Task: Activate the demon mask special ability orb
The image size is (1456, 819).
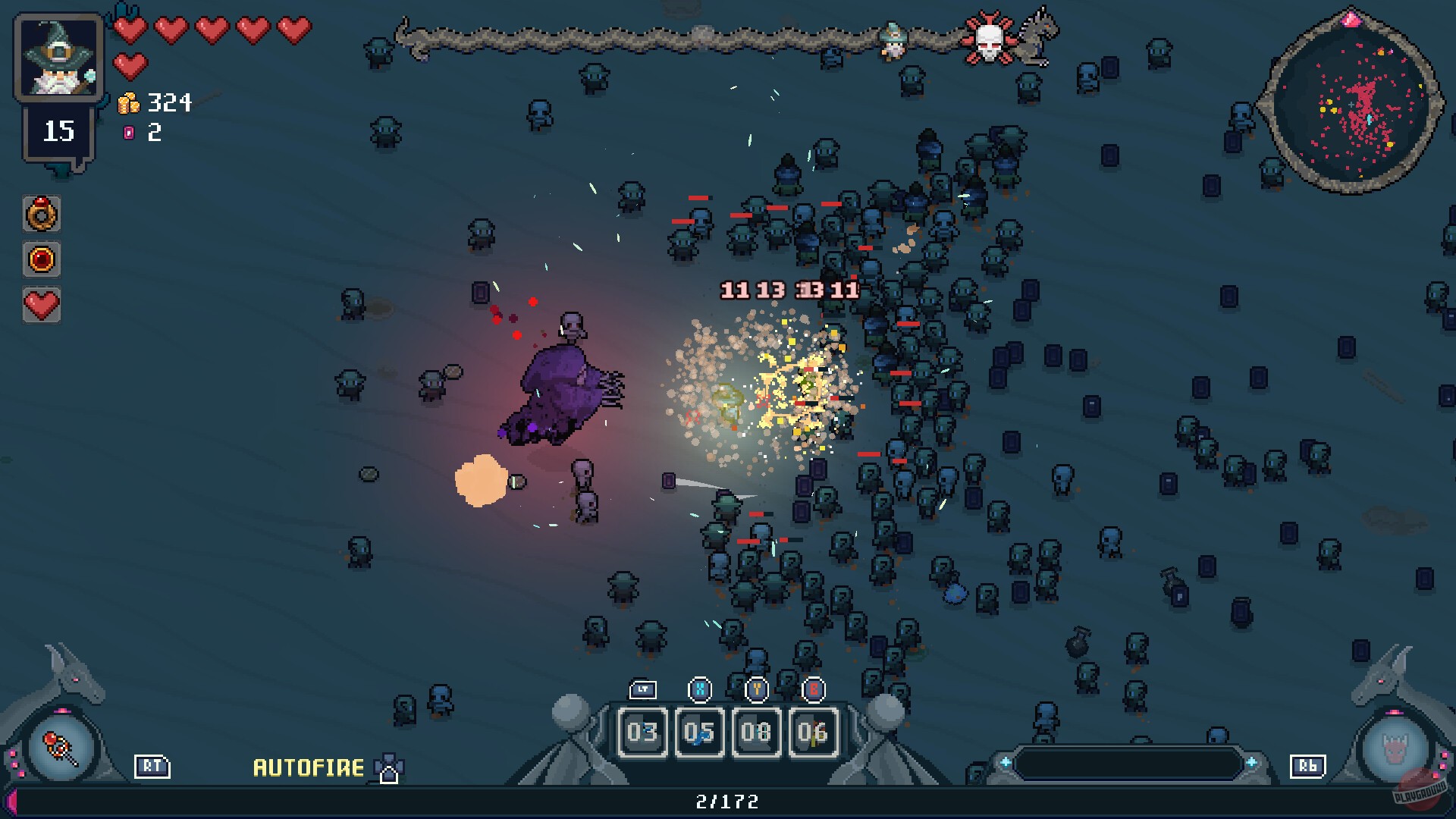Action: coord(1395,750)
